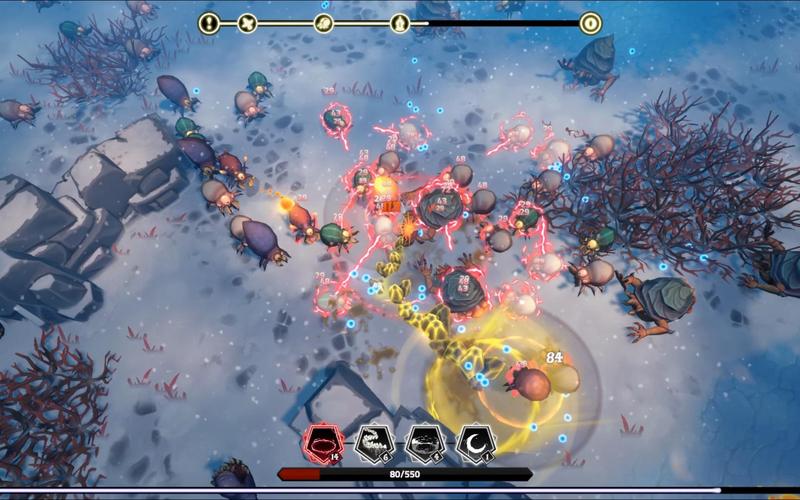The width and height of the screenshot is (800, 500).
Task: Trigger the shockwave ring ability
Action: (x=423, y=443)
